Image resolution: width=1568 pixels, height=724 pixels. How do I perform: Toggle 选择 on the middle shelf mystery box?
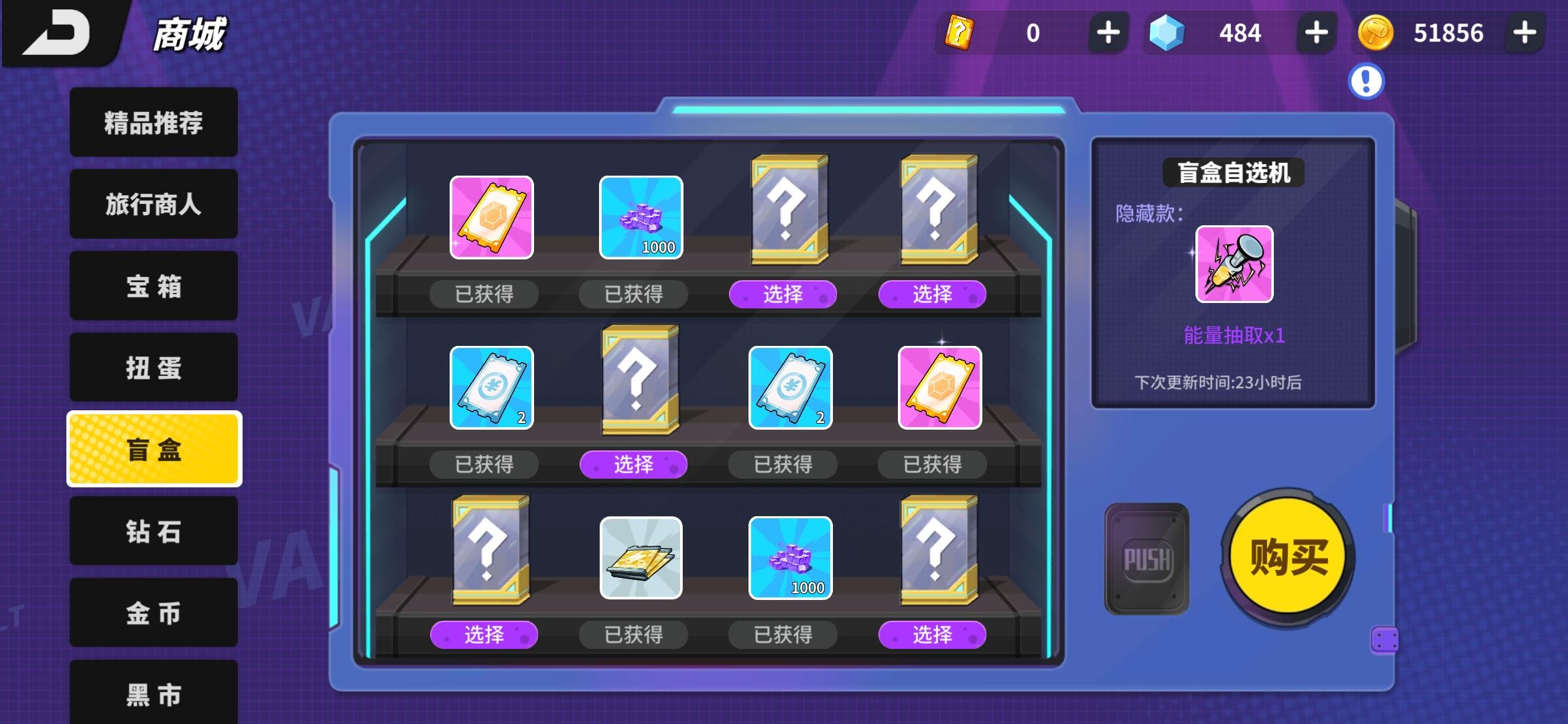(633, 463)
